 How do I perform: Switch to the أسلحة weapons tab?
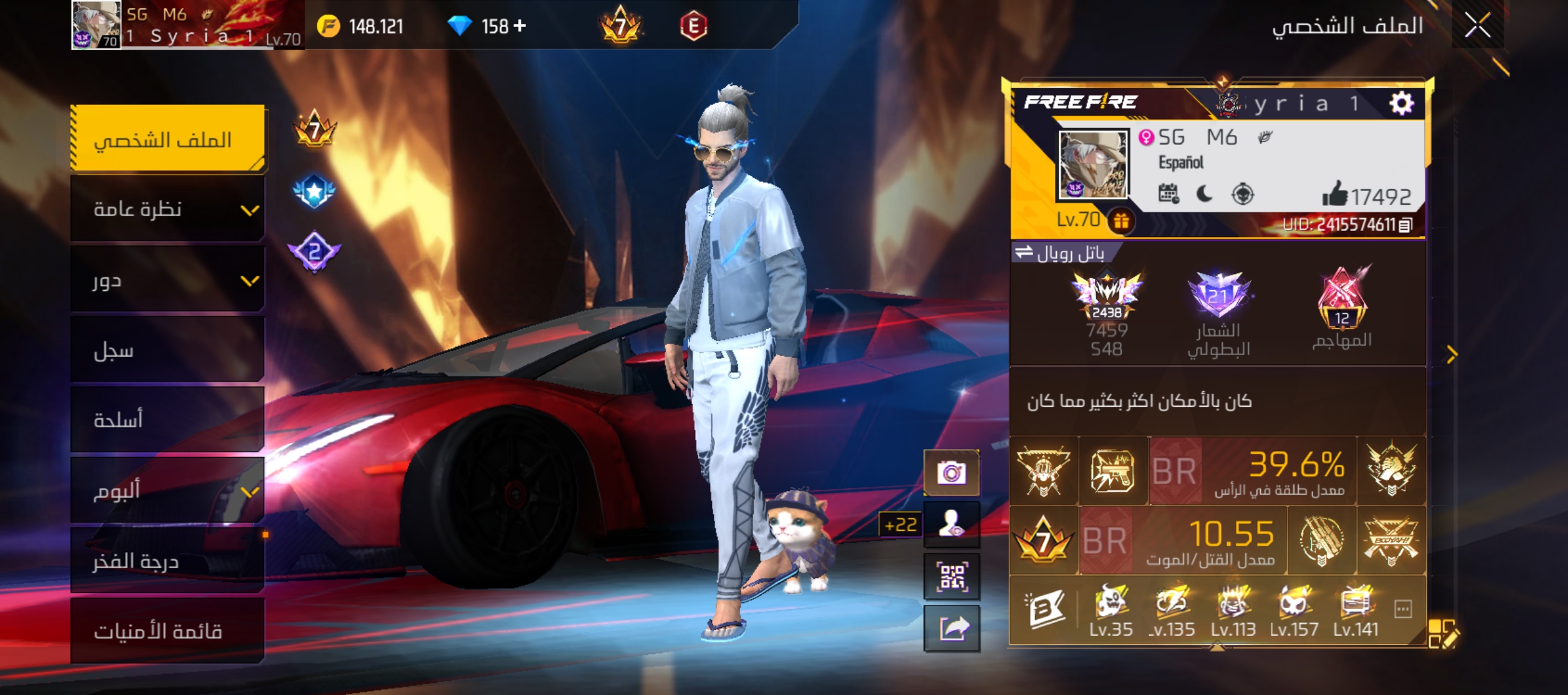point(167,420)
